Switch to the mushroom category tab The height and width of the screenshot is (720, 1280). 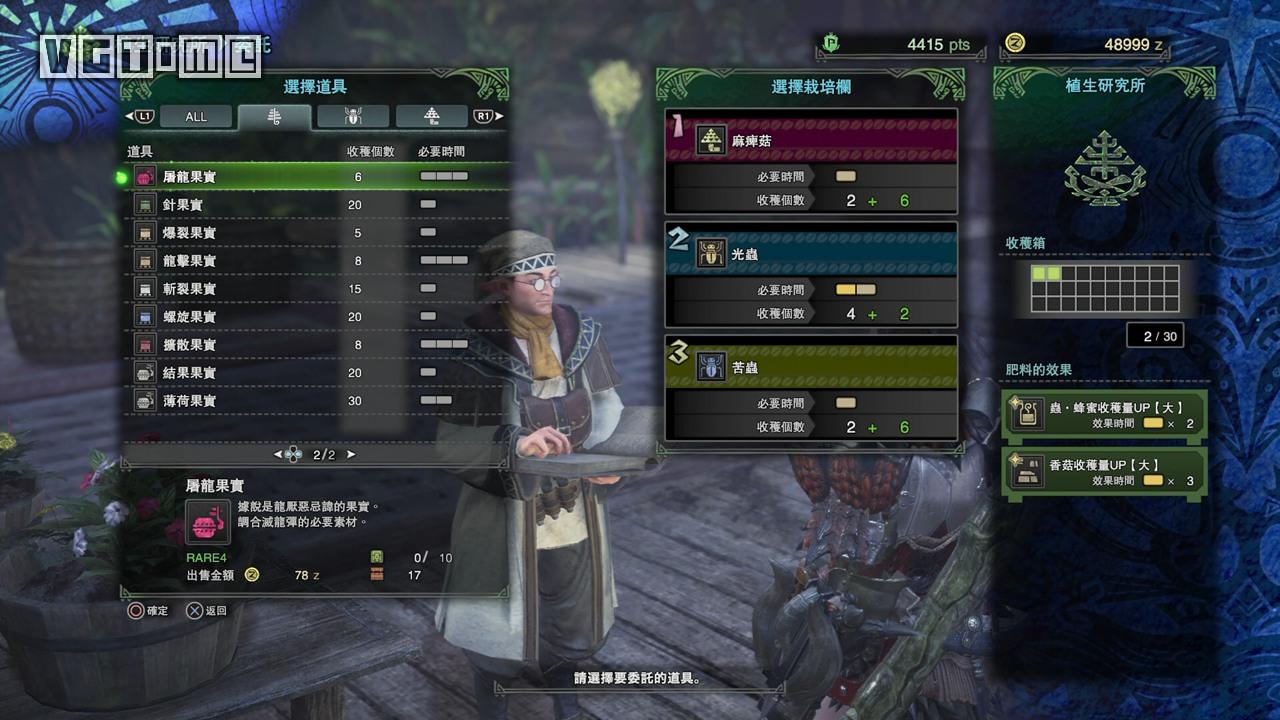click(x=432, y=117)
